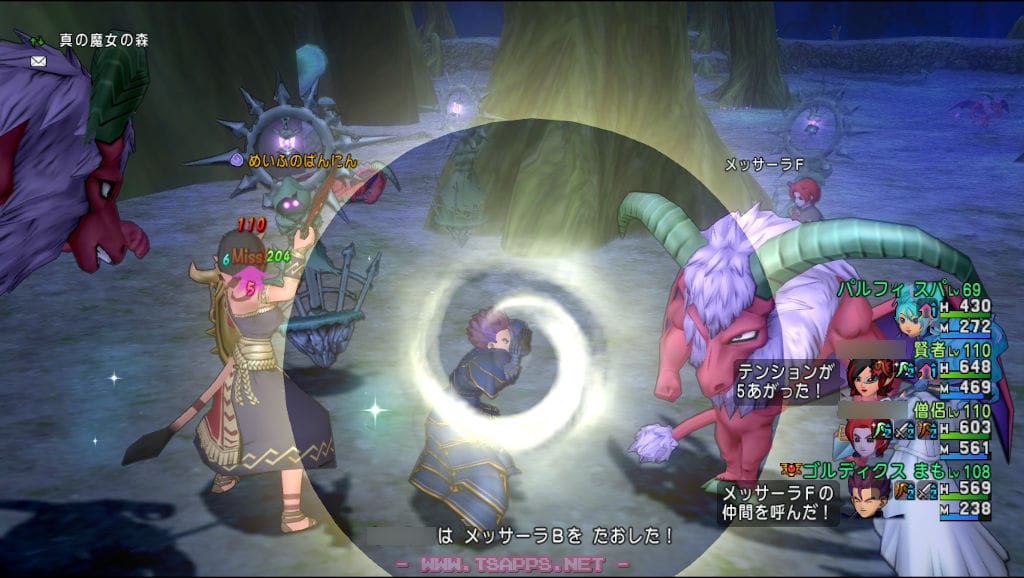
Task: Select the 僧侶 party member portrait
Action: (x=862, y=436)
